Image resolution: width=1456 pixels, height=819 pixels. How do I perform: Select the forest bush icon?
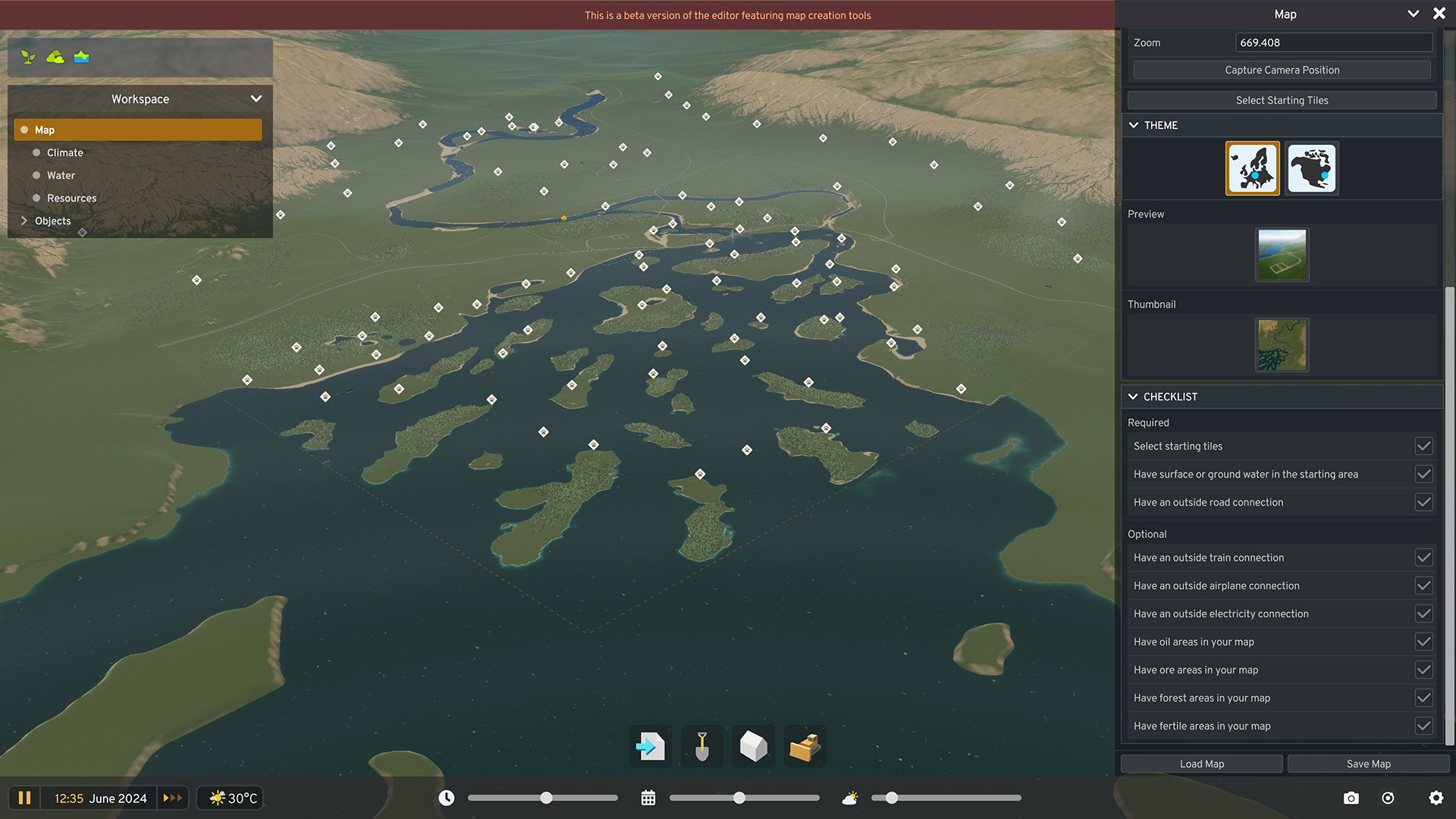(55, 57)
